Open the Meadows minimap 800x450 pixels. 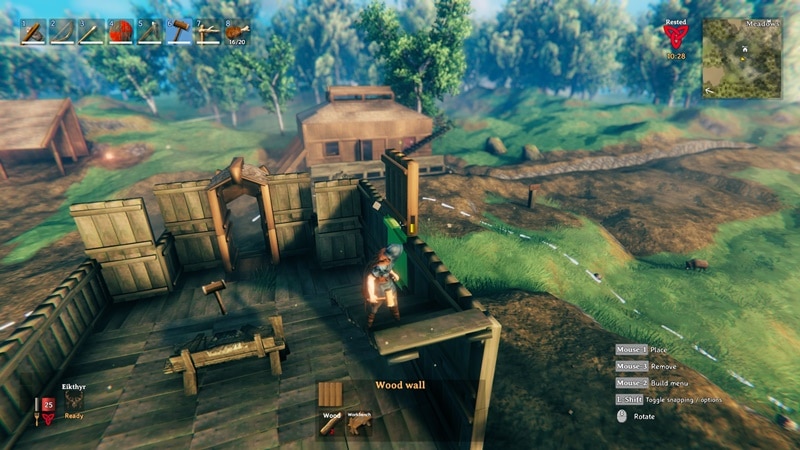pos(741,58)
